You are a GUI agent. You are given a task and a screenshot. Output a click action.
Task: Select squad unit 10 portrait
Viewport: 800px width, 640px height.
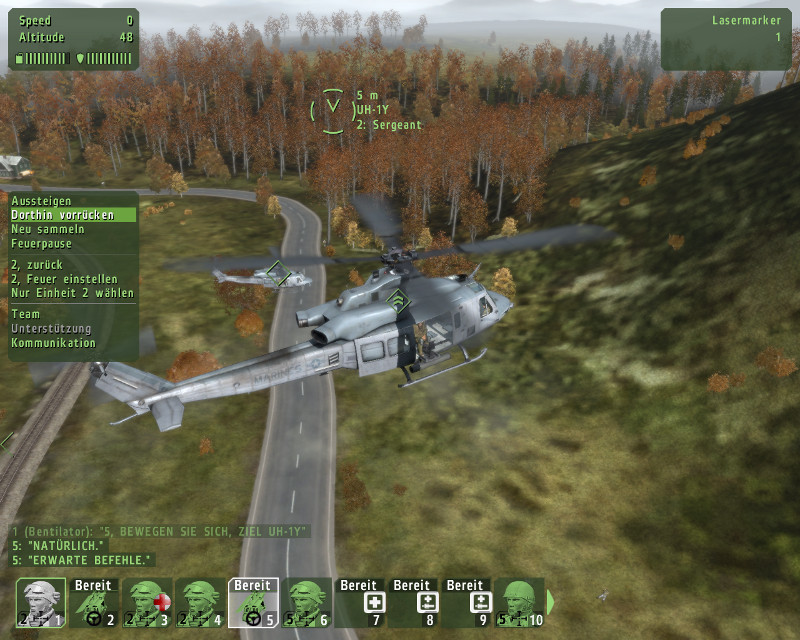(519, 603)
